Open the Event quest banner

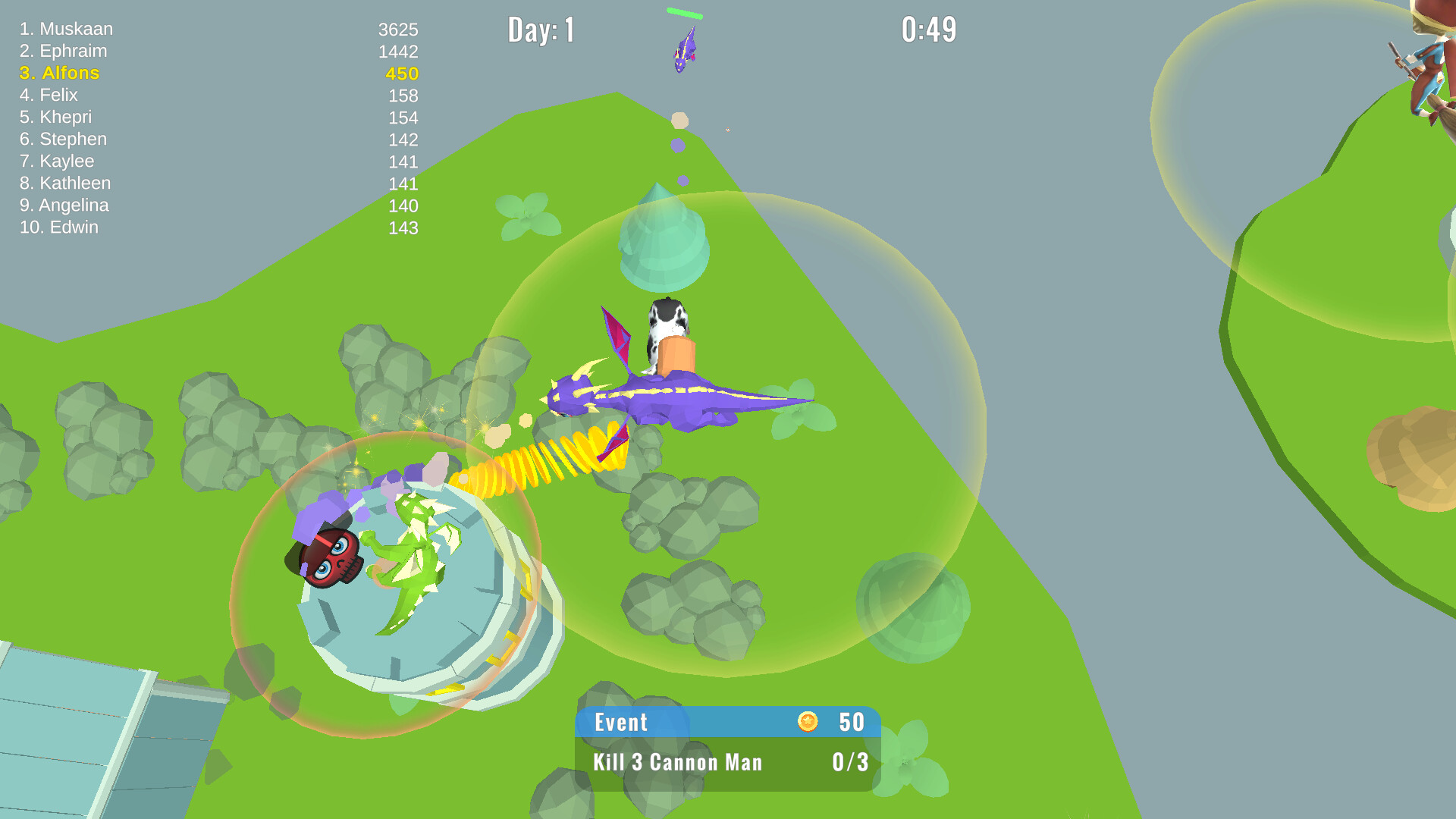(620, 722)
